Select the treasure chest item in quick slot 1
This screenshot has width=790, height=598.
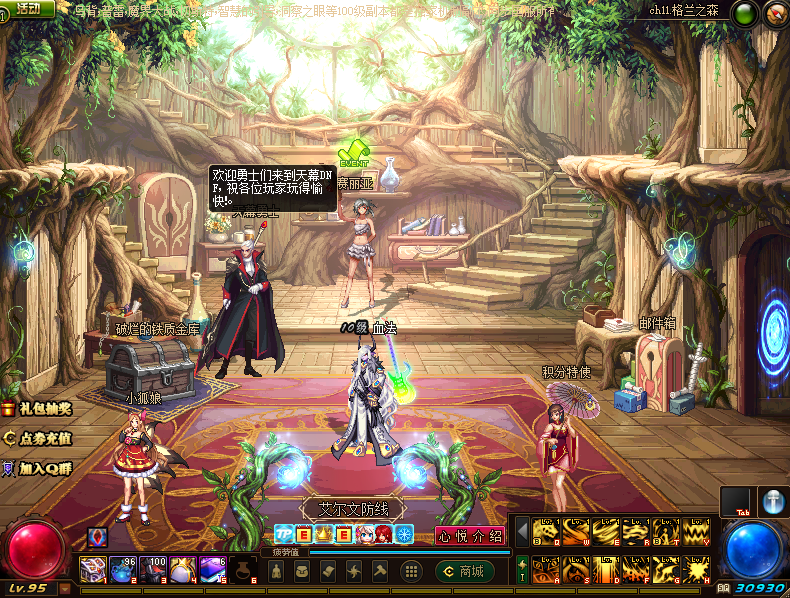tap(93, 570)
